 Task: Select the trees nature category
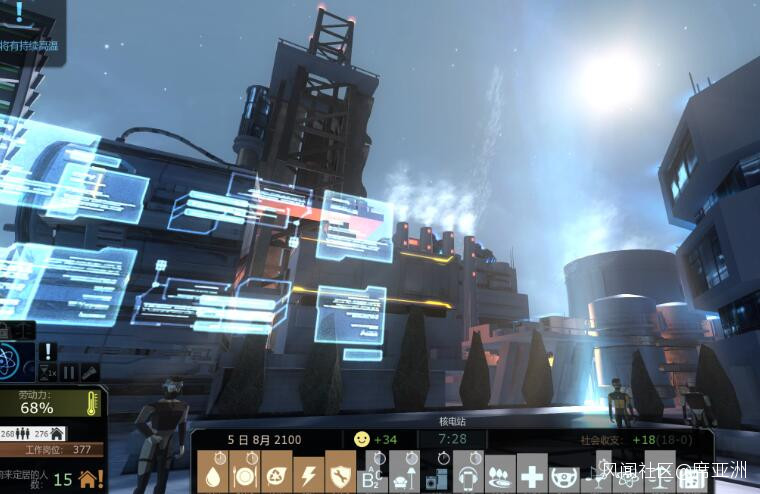point(500,475)
